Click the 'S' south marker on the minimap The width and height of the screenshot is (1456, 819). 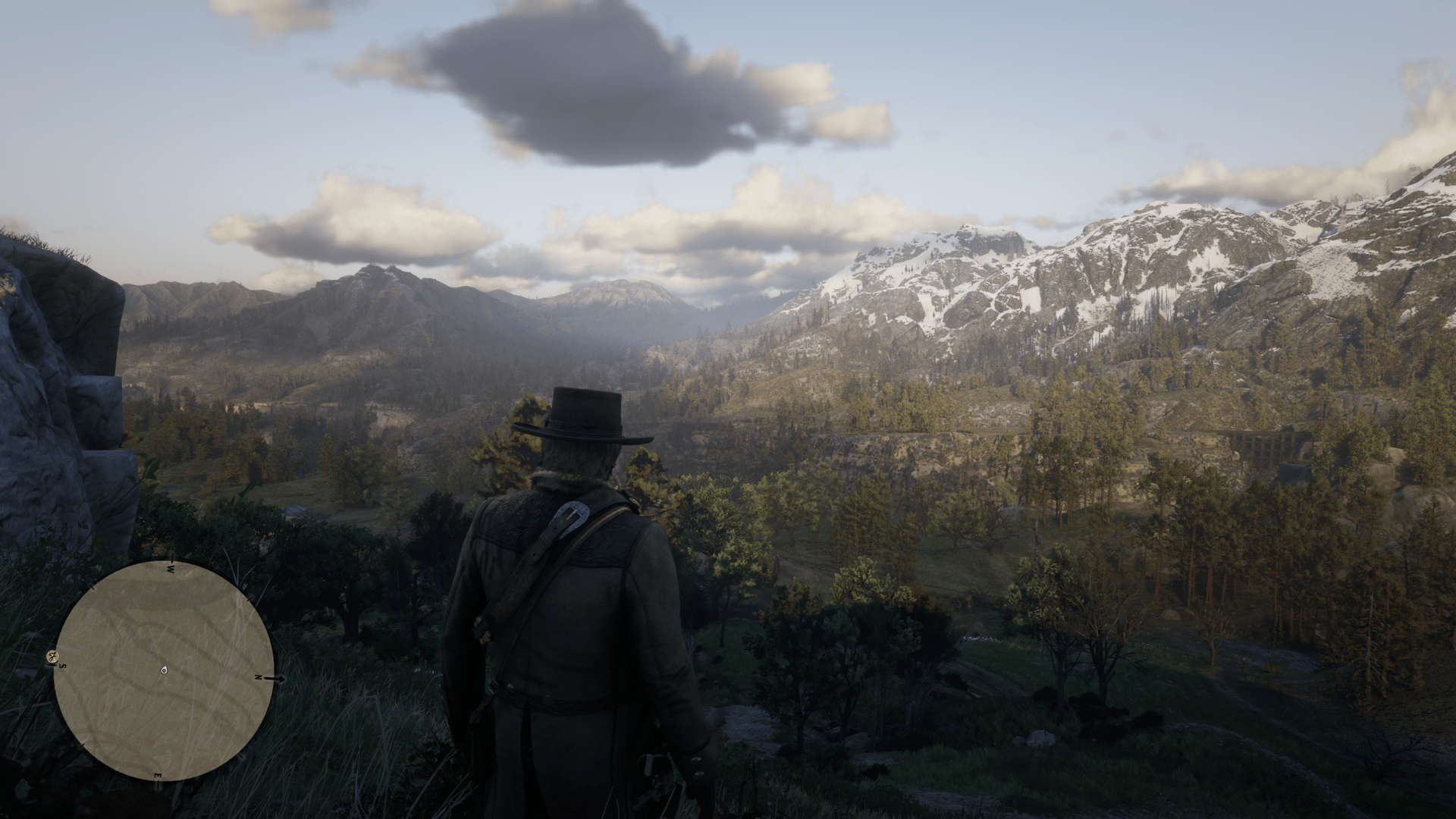tap(61, 665)
